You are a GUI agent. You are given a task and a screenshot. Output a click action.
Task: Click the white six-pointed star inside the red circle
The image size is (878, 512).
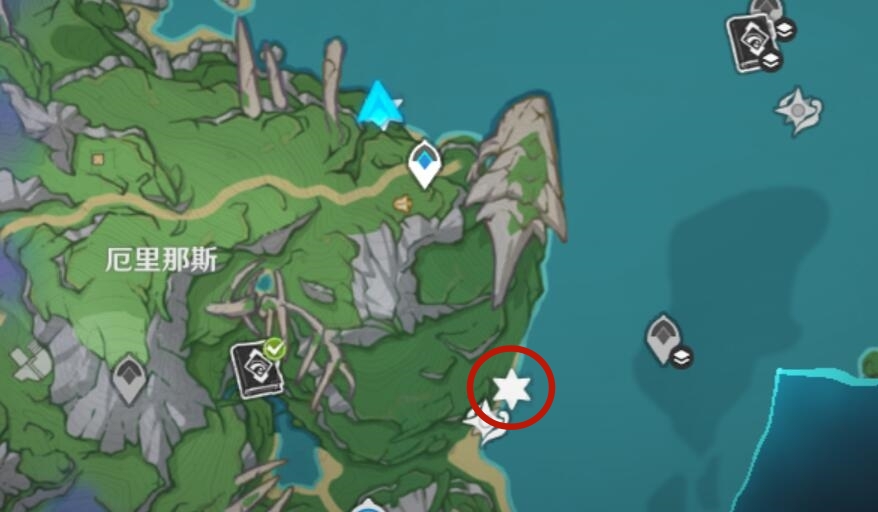[511, 387]
